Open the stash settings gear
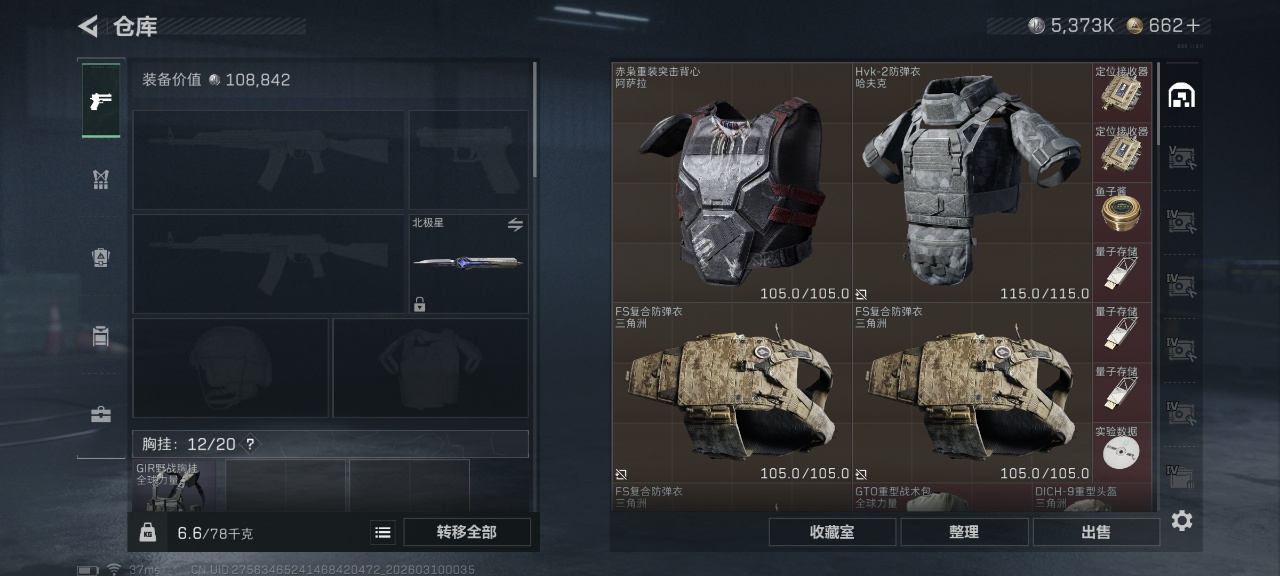The image size is (1280, 576). point(1182,520)
